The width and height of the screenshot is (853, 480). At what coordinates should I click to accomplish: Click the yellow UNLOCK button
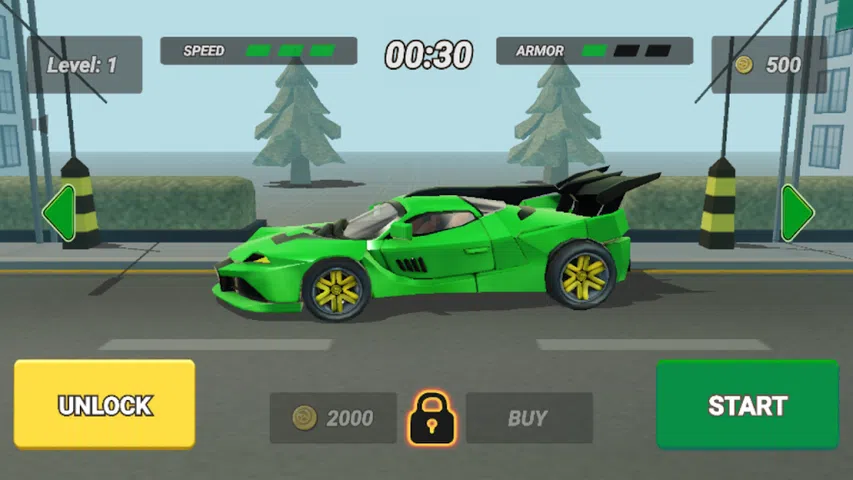point(104,405)
